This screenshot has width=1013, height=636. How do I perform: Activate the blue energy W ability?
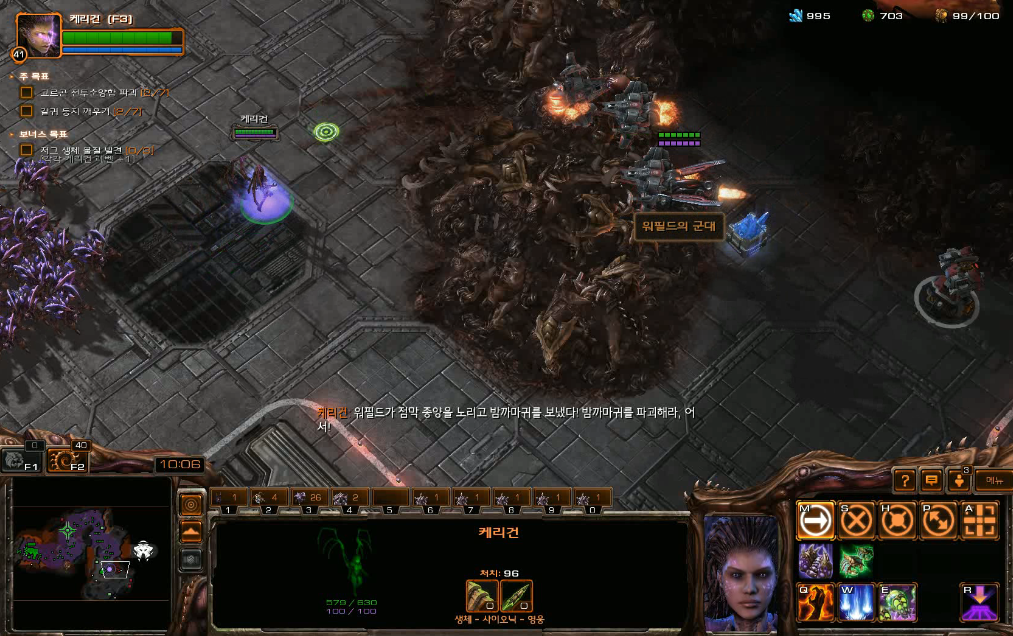(x=857, y=602)
